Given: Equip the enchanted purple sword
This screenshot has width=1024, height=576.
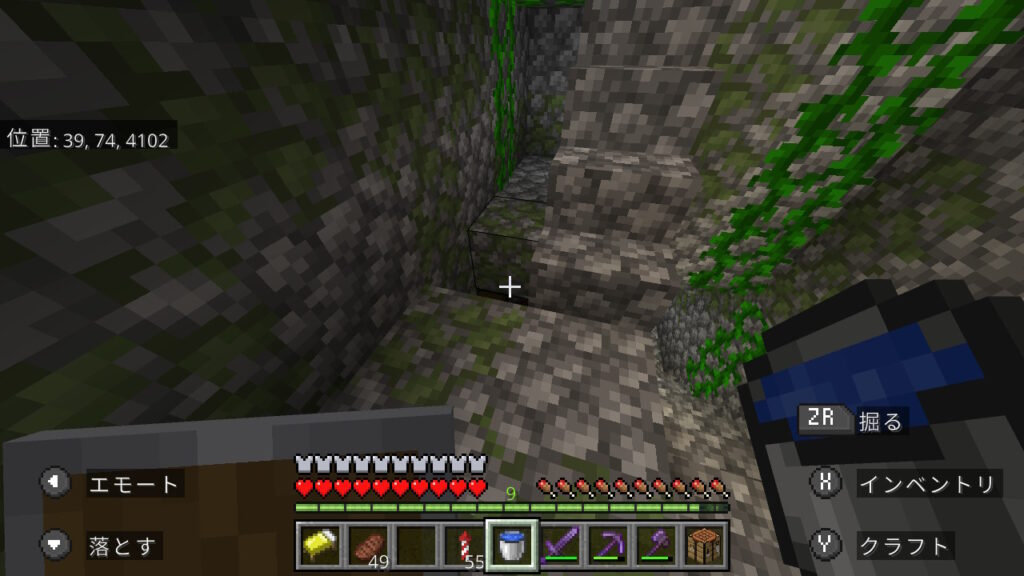Looking at the screenshot, I should pyautogui.click(x=560, y=545).
